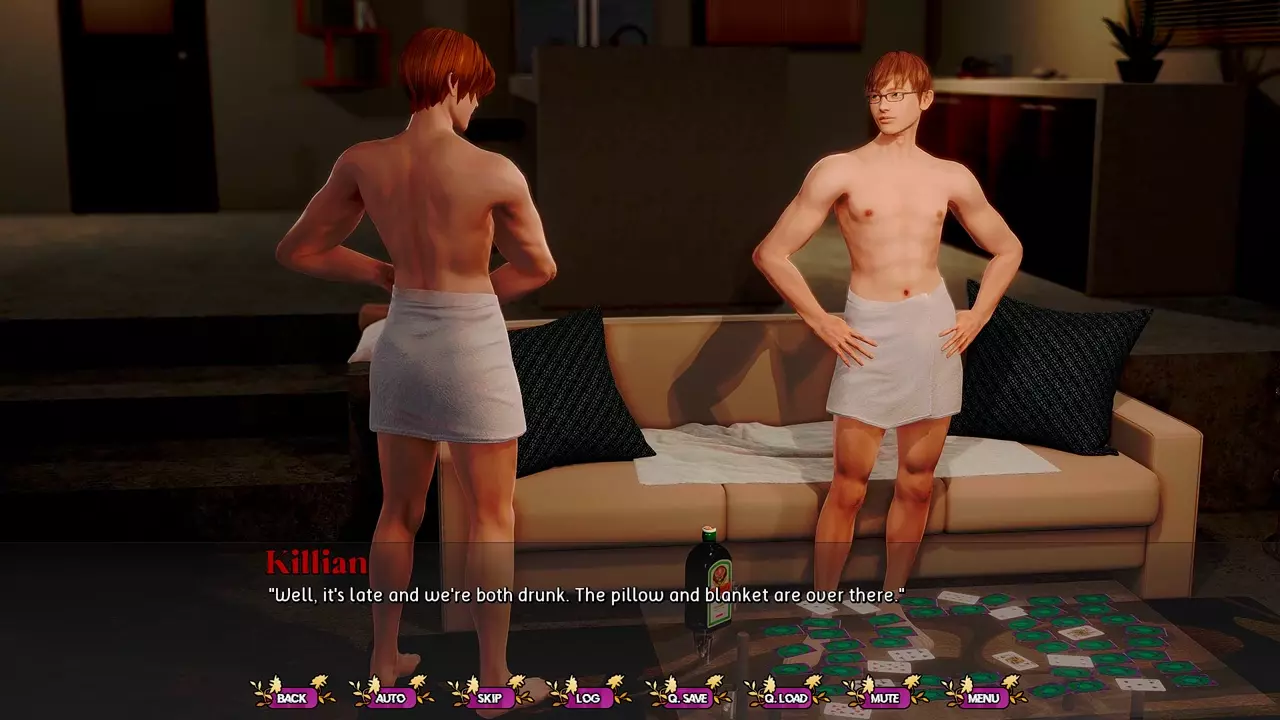The image size is (1280, 720).
Task: Quick load with Q. LOAD
Action: pyautogui.click(x=786, y=698)
